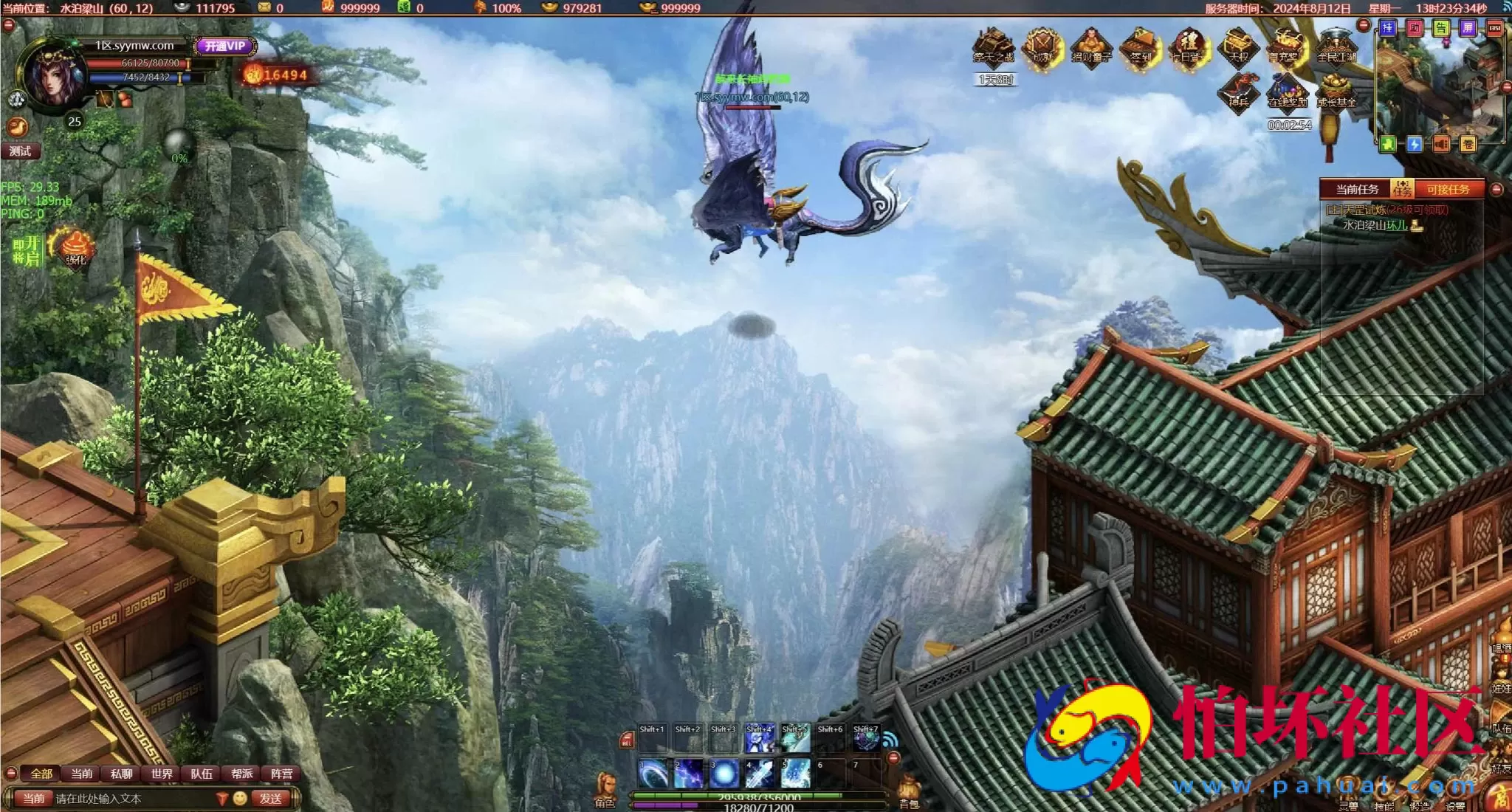
Task: Open the 招财童子 event icon
Action: tap(1091, 47)
